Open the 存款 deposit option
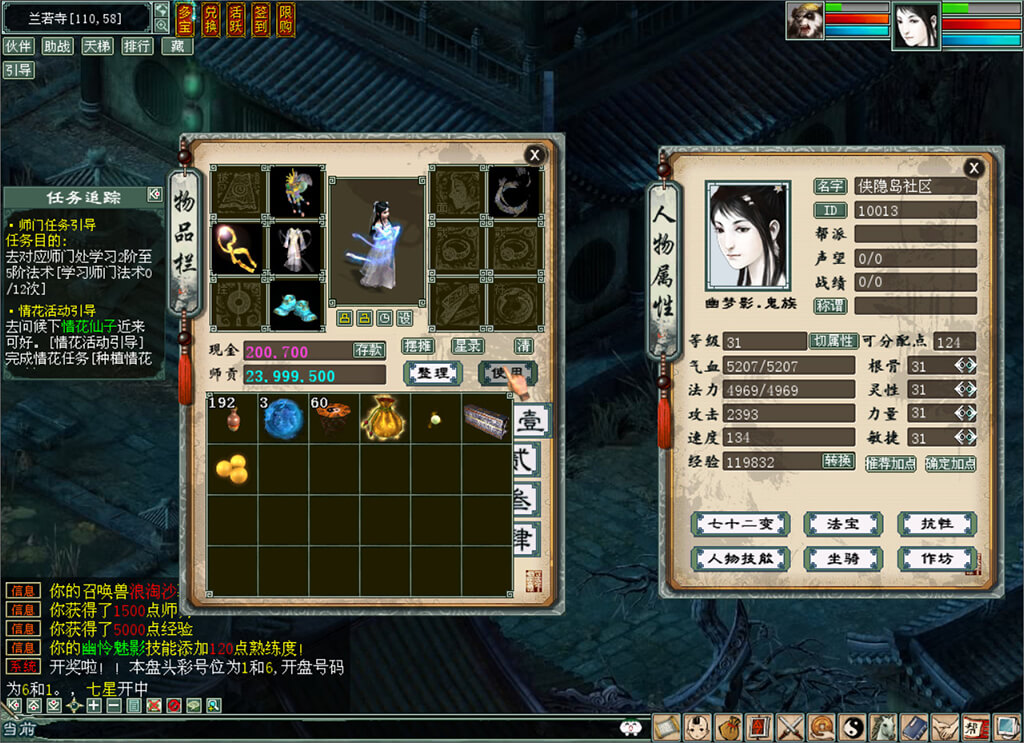The width and height of the screenshot is (1024, 743). point(368,350)
